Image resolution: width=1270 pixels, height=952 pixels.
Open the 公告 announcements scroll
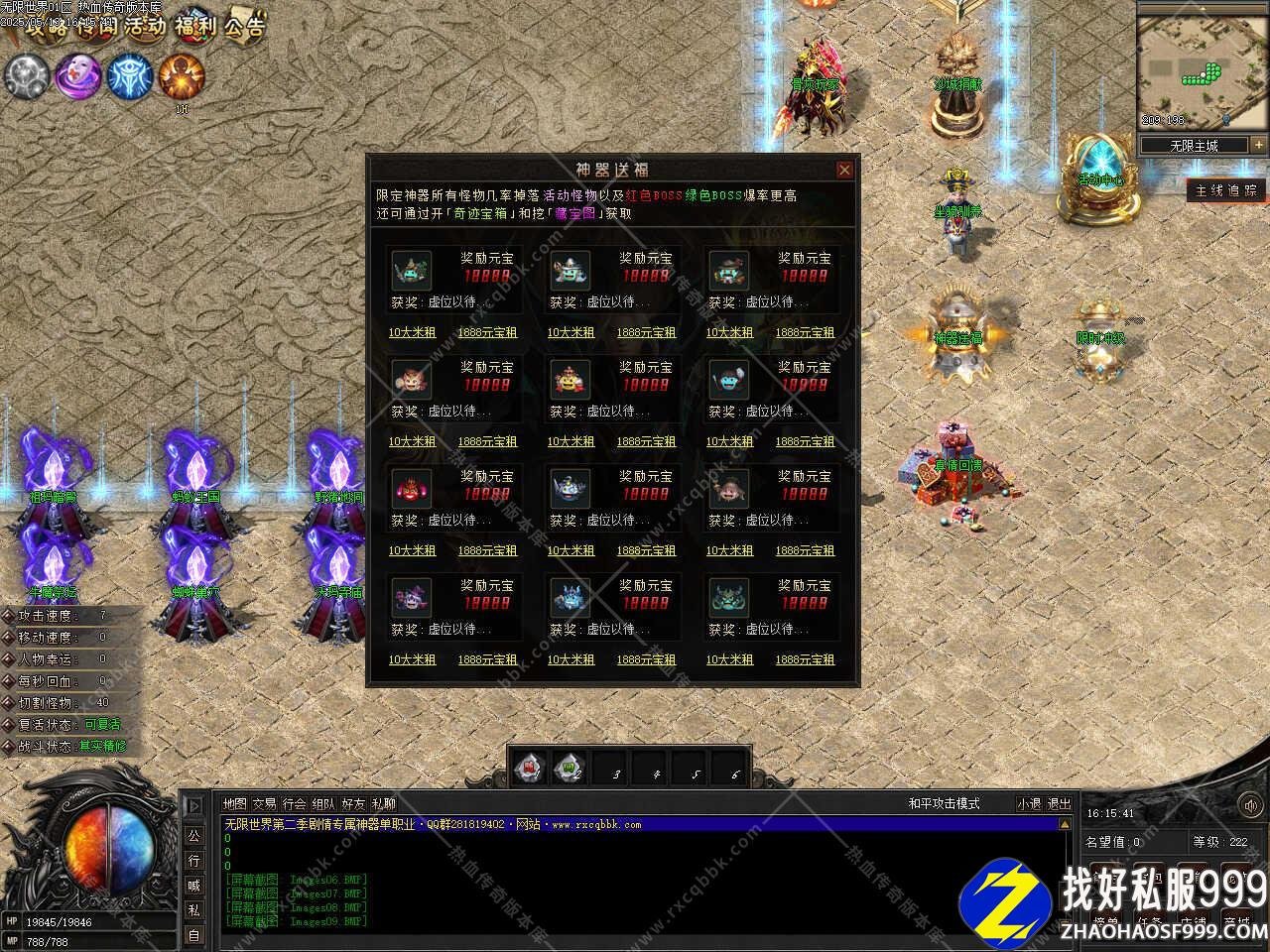[244, 25]
